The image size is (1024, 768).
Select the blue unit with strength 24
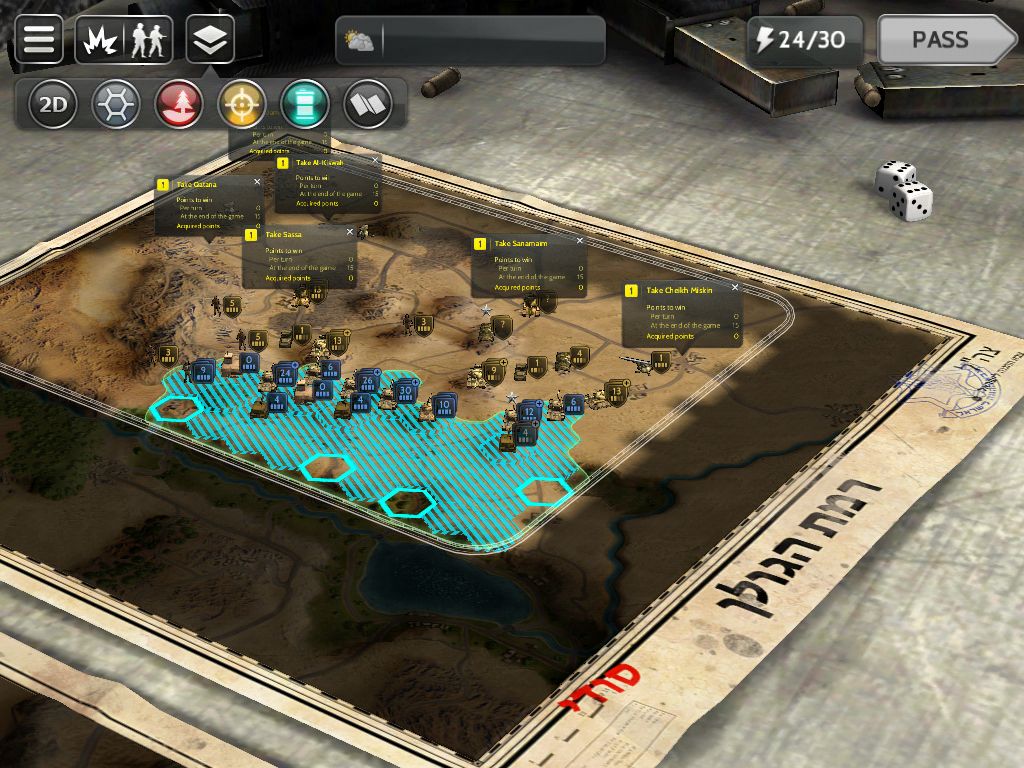[x=285, y=375]
